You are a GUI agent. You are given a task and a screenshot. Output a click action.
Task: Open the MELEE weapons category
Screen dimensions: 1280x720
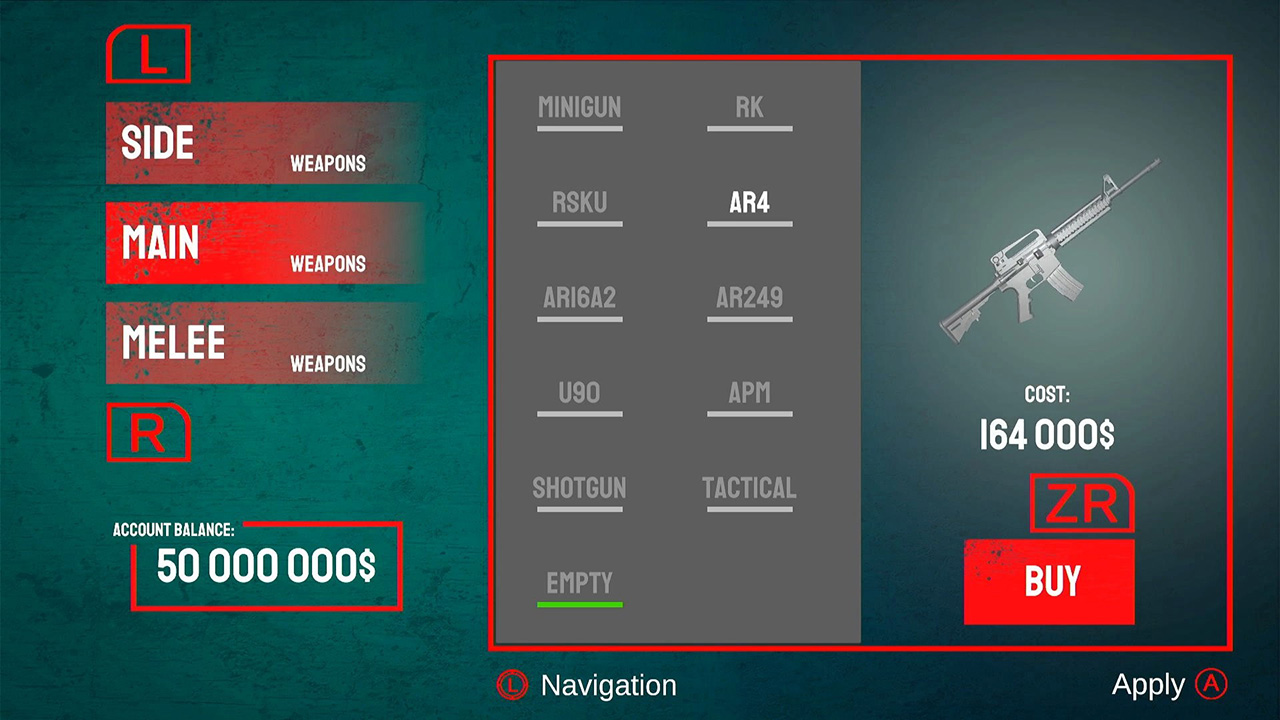tap(260, 343)
